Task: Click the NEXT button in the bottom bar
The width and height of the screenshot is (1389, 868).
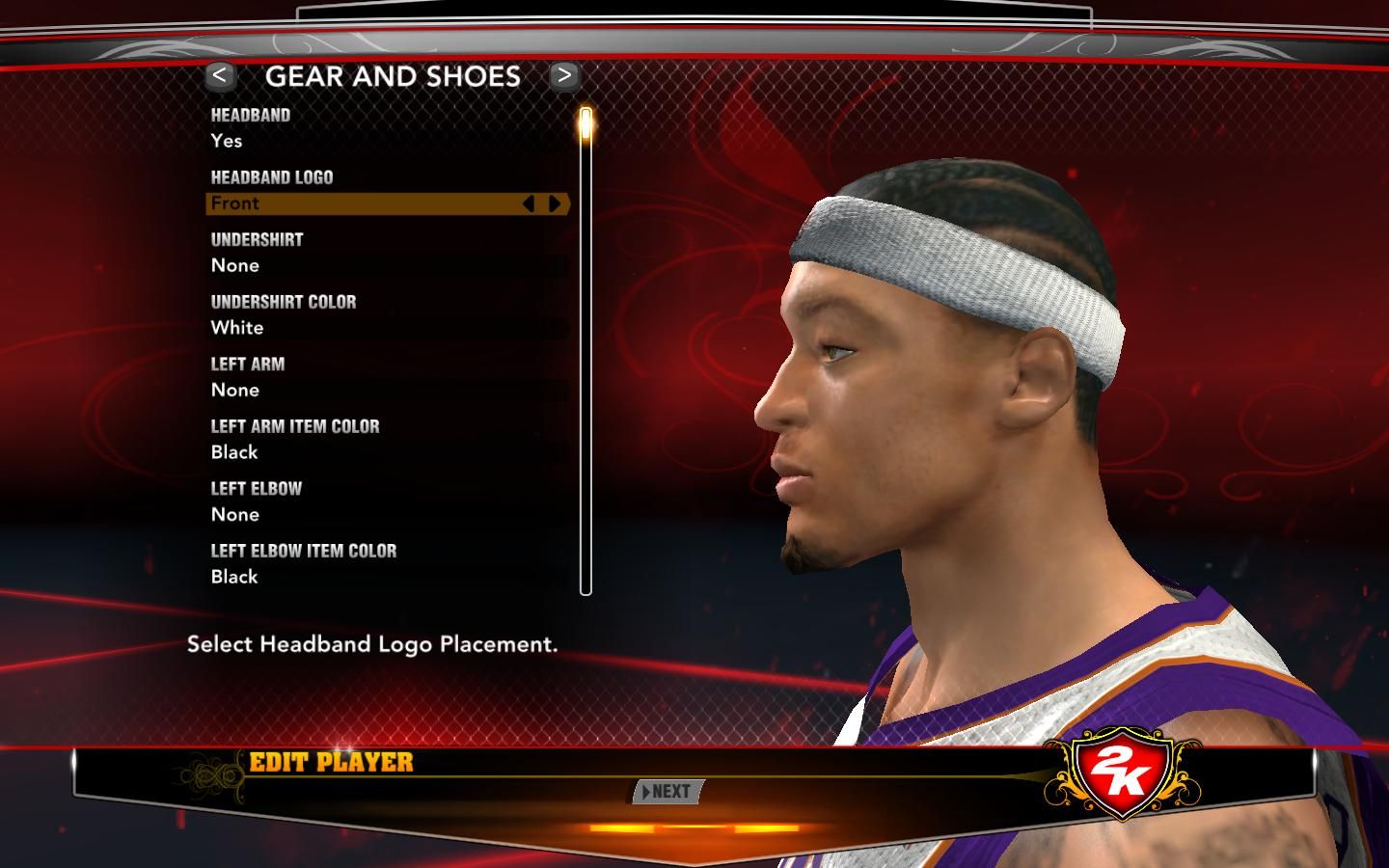Action: [668, 792]
